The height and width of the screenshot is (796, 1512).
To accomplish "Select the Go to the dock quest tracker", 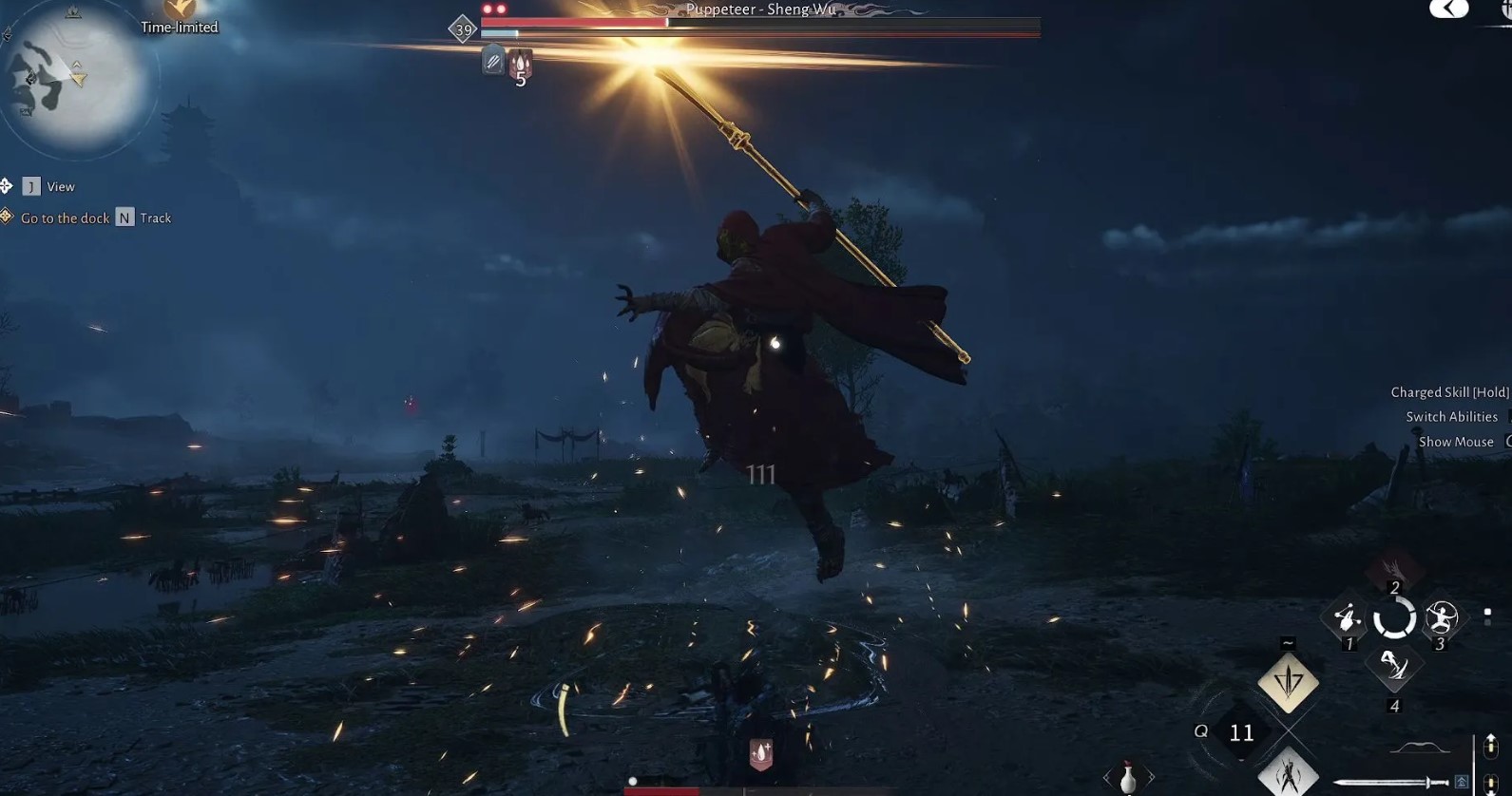I will tap(65, 218).
